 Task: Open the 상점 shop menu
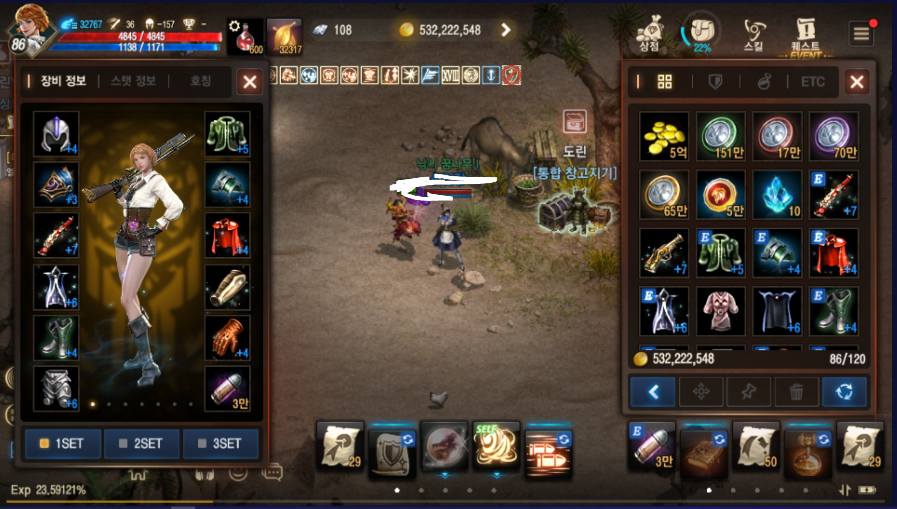coord(649,31)
